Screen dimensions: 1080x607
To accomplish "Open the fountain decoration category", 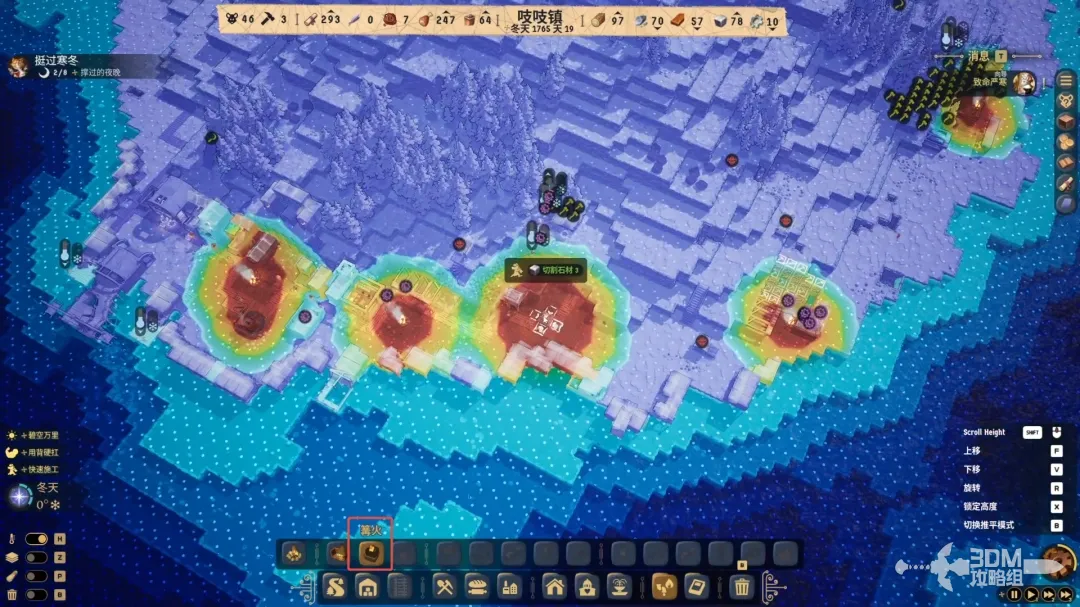I will click(620, 587).
